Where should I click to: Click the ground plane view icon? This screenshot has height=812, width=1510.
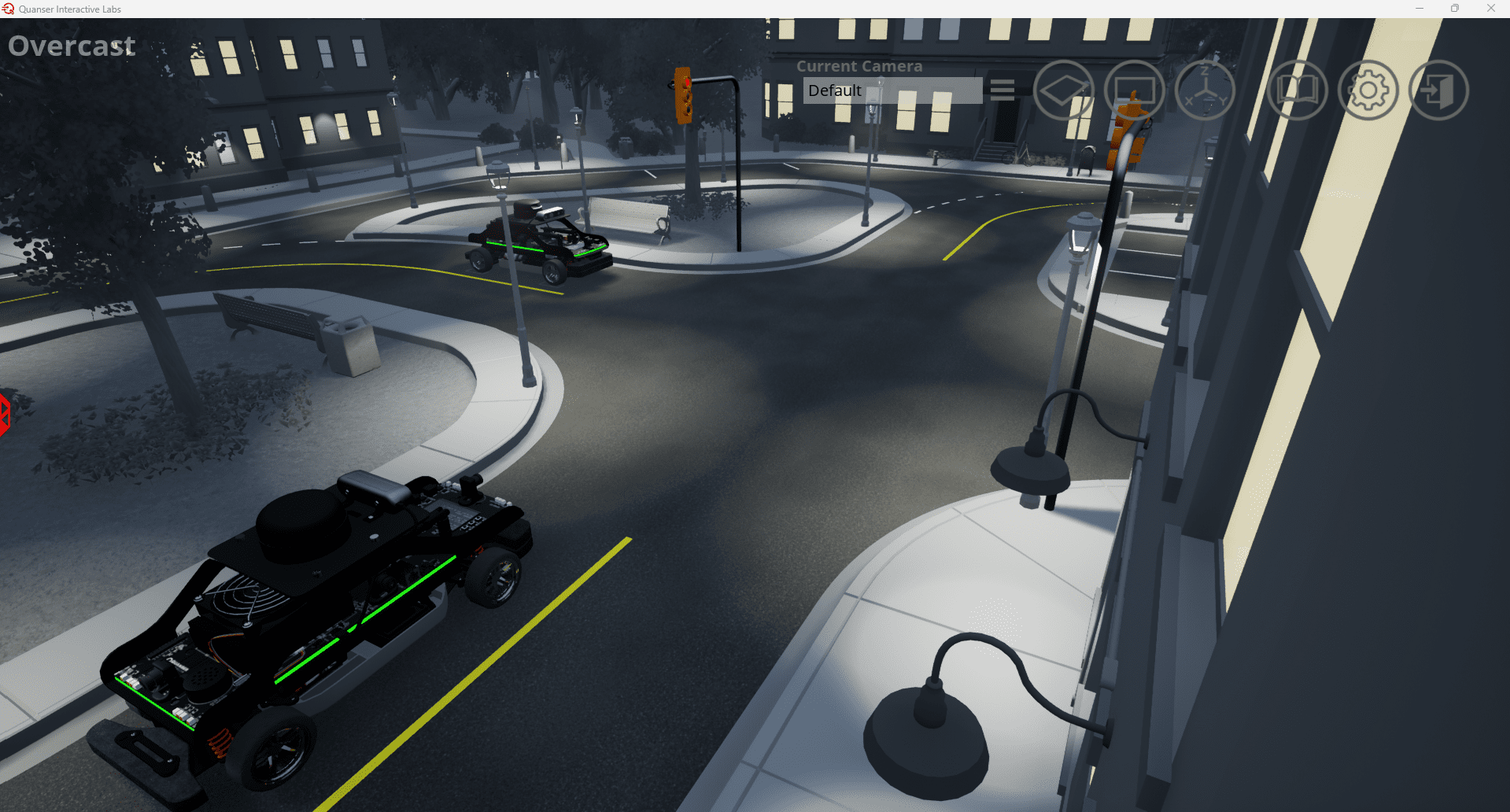point(1064,90)
